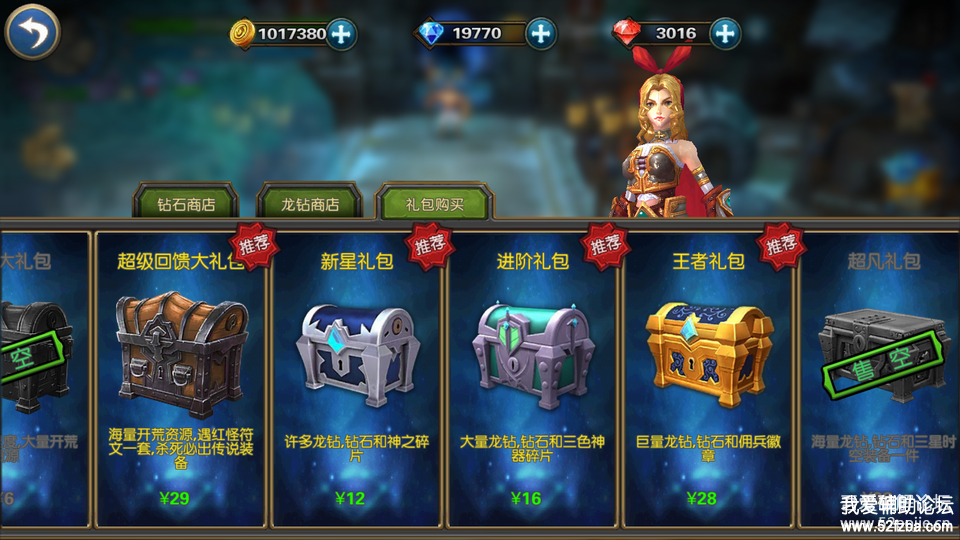Screen dimensions: 960x540
Task: Switch to the 钻石商店 tab
Action: point(185,204)
